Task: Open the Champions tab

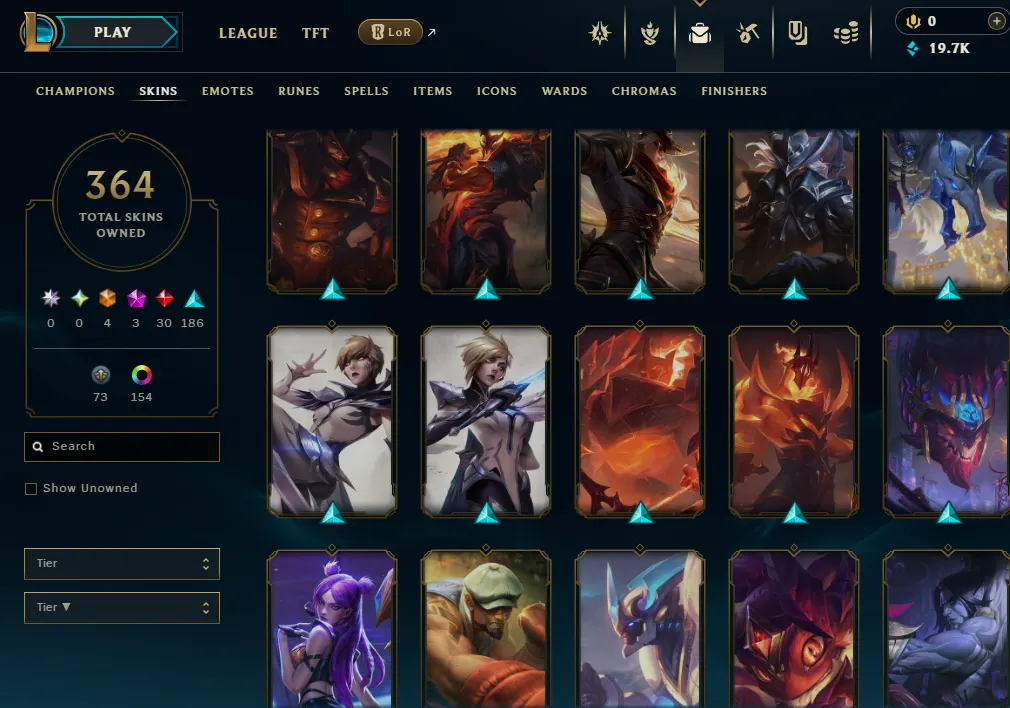Action: tap(75, 91)
